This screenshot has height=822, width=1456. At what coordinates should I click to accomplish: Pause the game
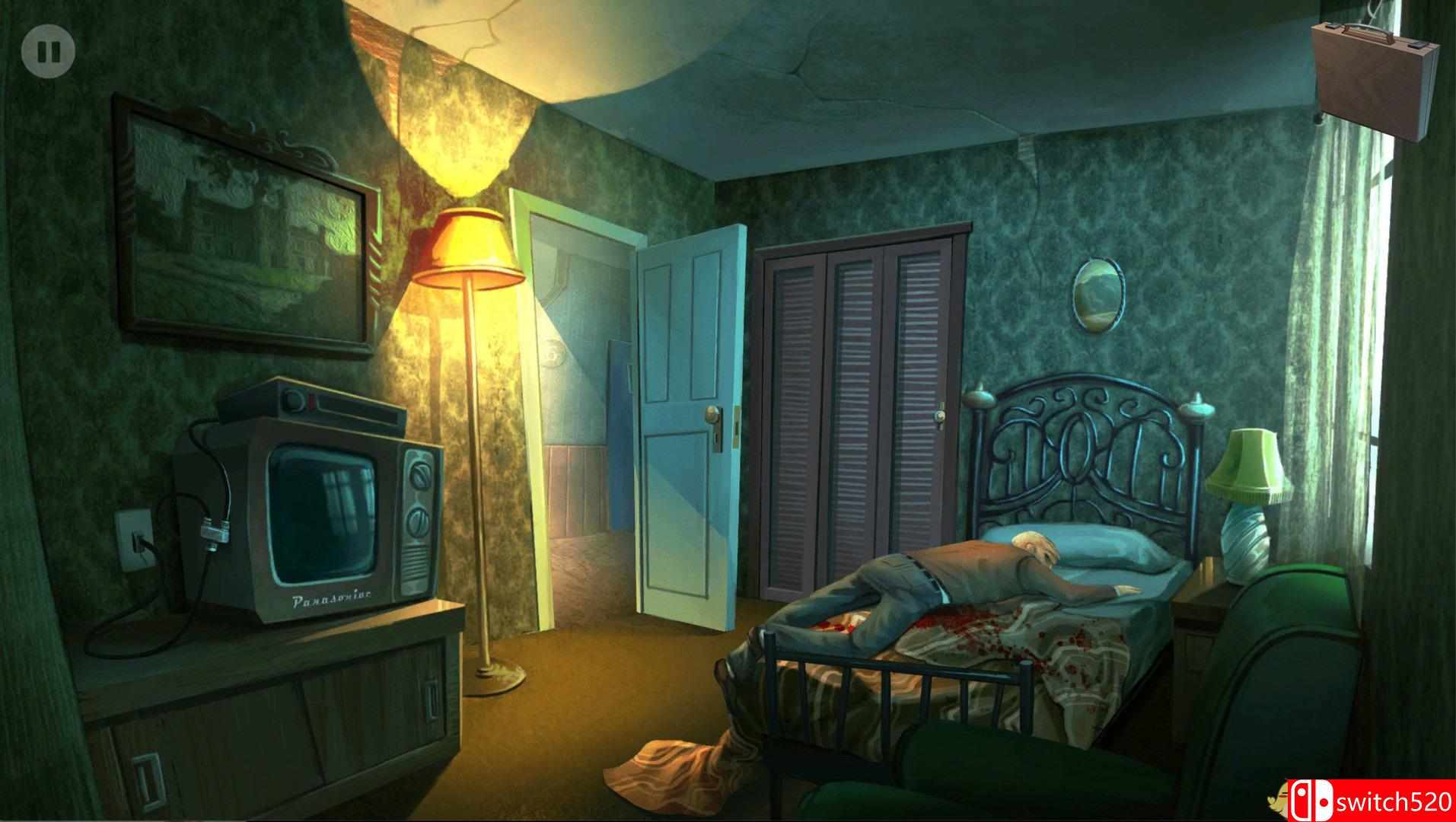click(49, 52)
